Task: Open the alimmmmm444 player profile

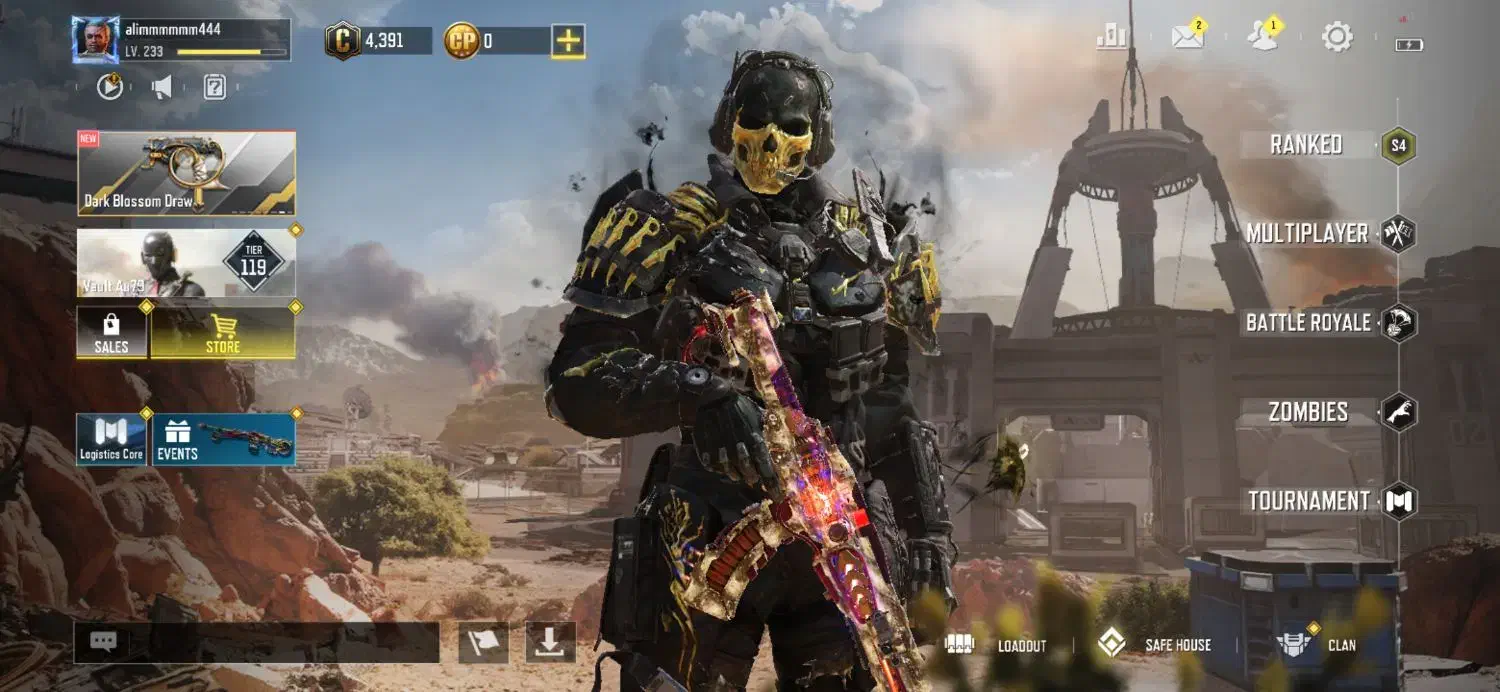Action: 96,40
